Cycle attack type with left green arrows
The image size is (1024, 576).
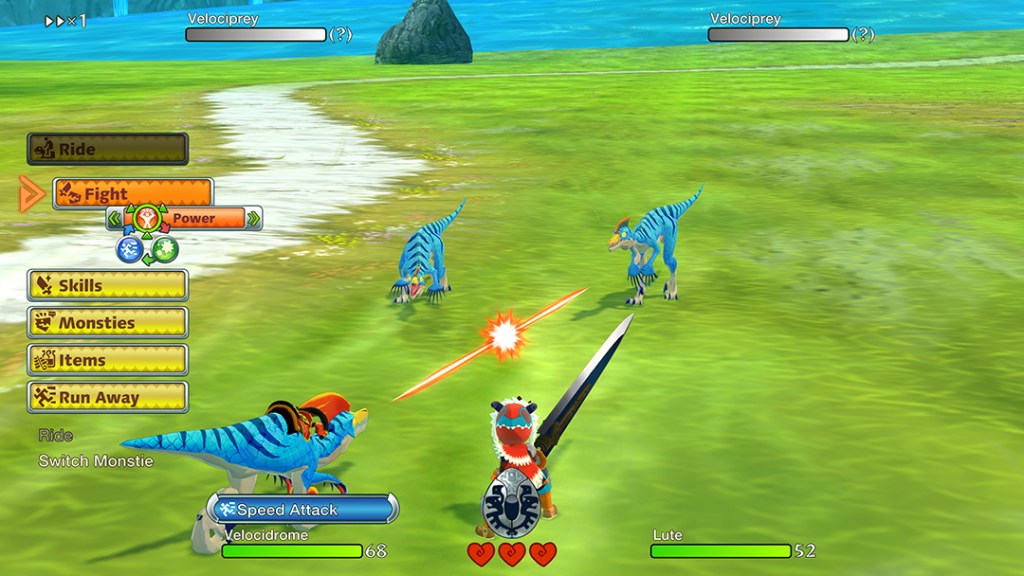(115, 218)
